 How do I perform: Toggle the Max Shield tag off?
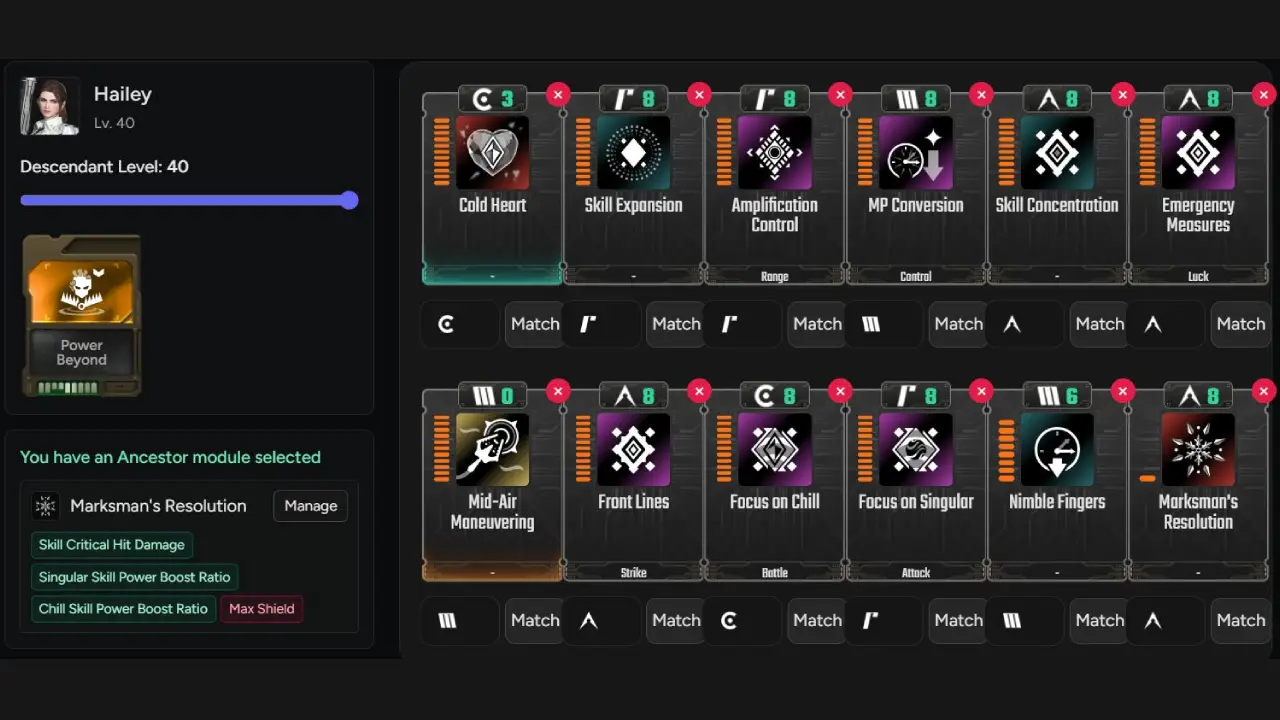(261, 609)
